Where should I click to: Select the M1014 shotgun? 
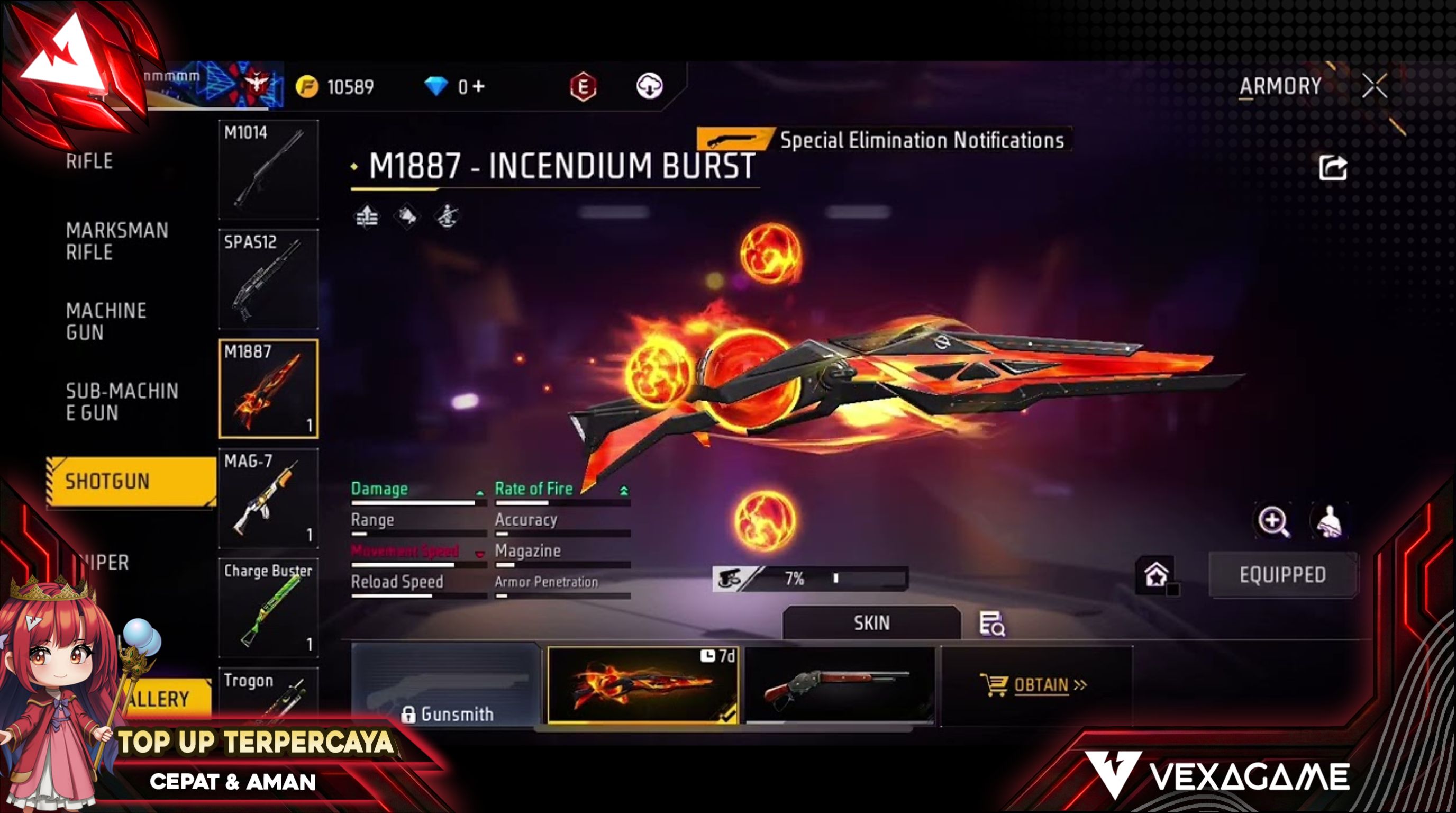click(268, 169)
